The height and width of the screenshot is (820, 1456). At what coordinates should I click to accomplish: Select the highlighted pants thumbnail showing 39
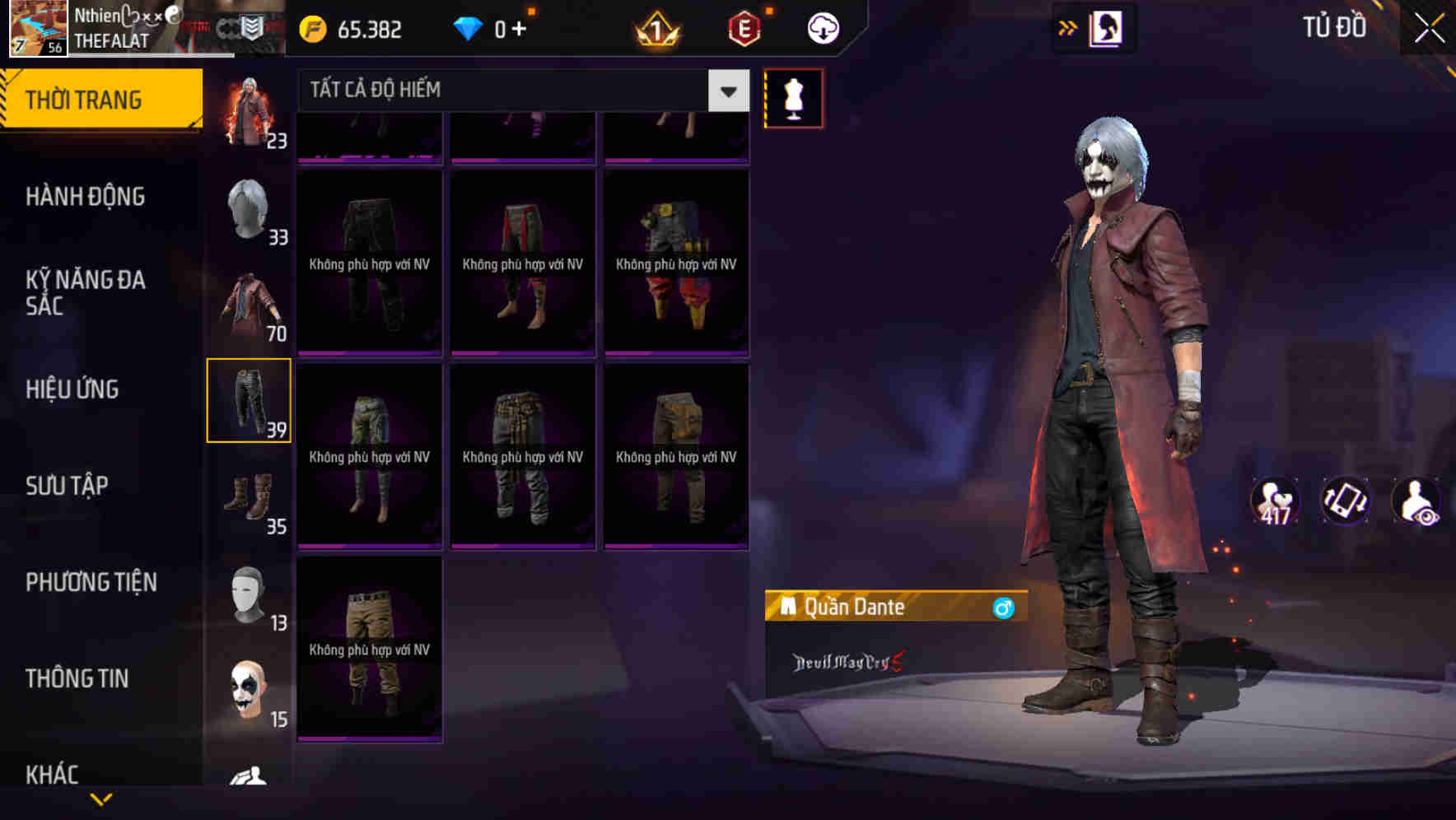point(249,399)
